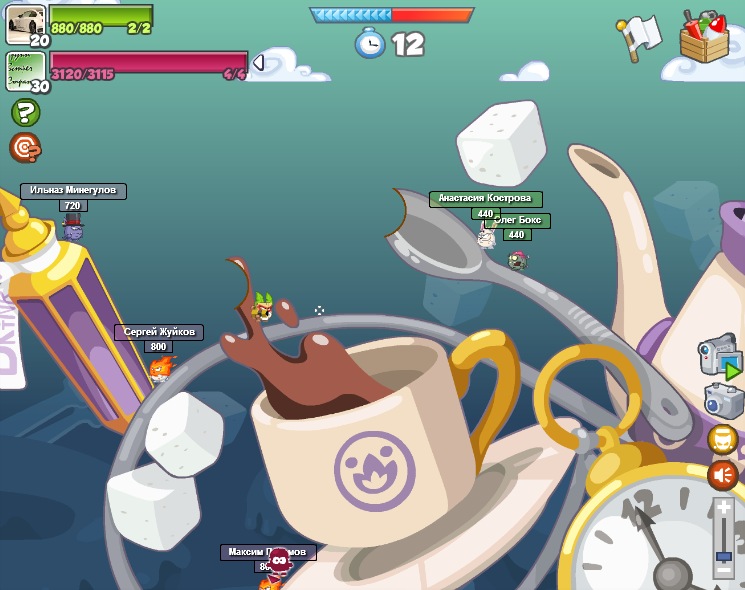The width and height of the screenshot is (745, 590).
Task: Click the yellow round face button
Action: 722,439
